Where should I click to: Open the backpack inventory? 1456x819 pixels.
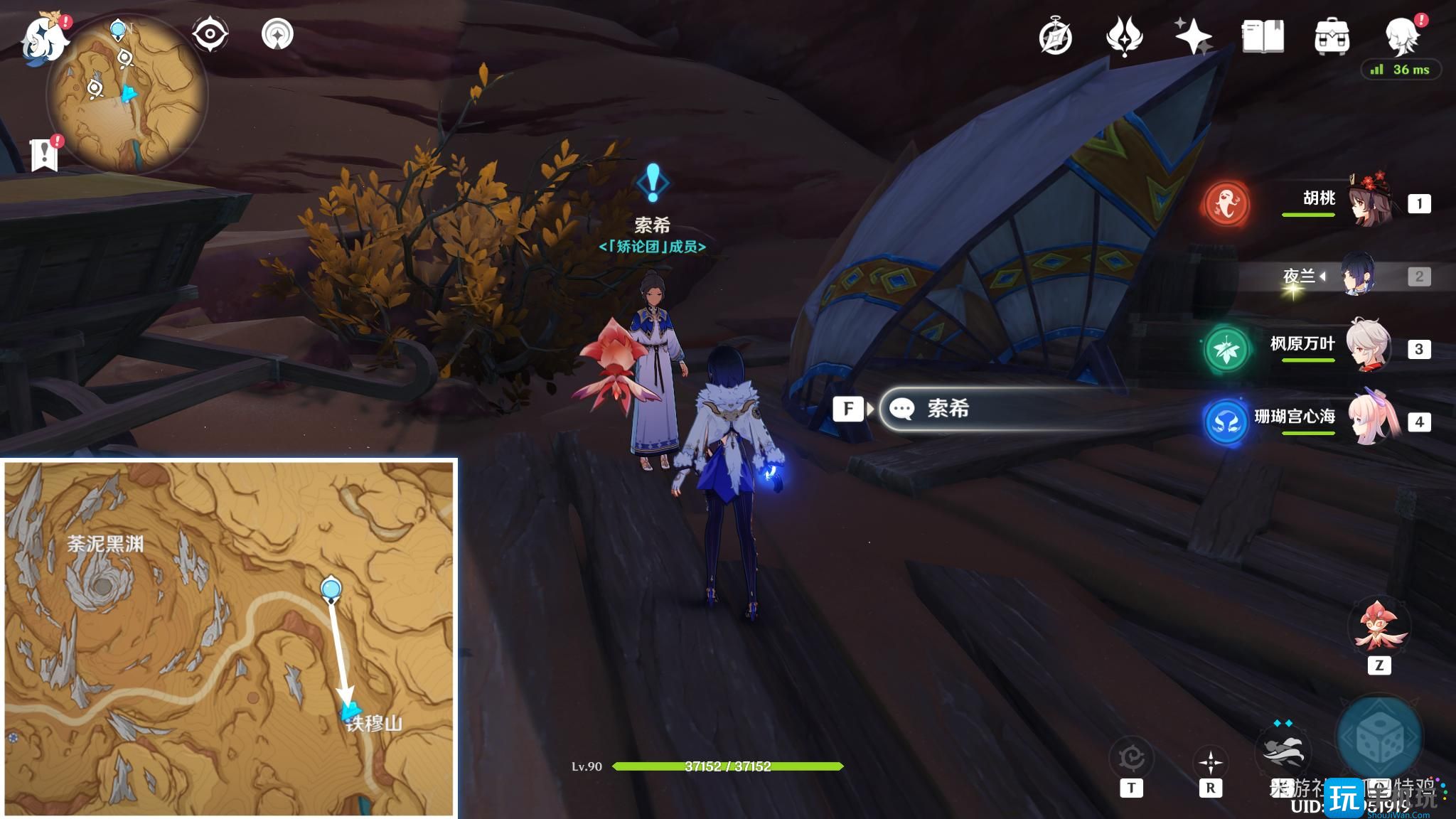tap(1332, 37)
